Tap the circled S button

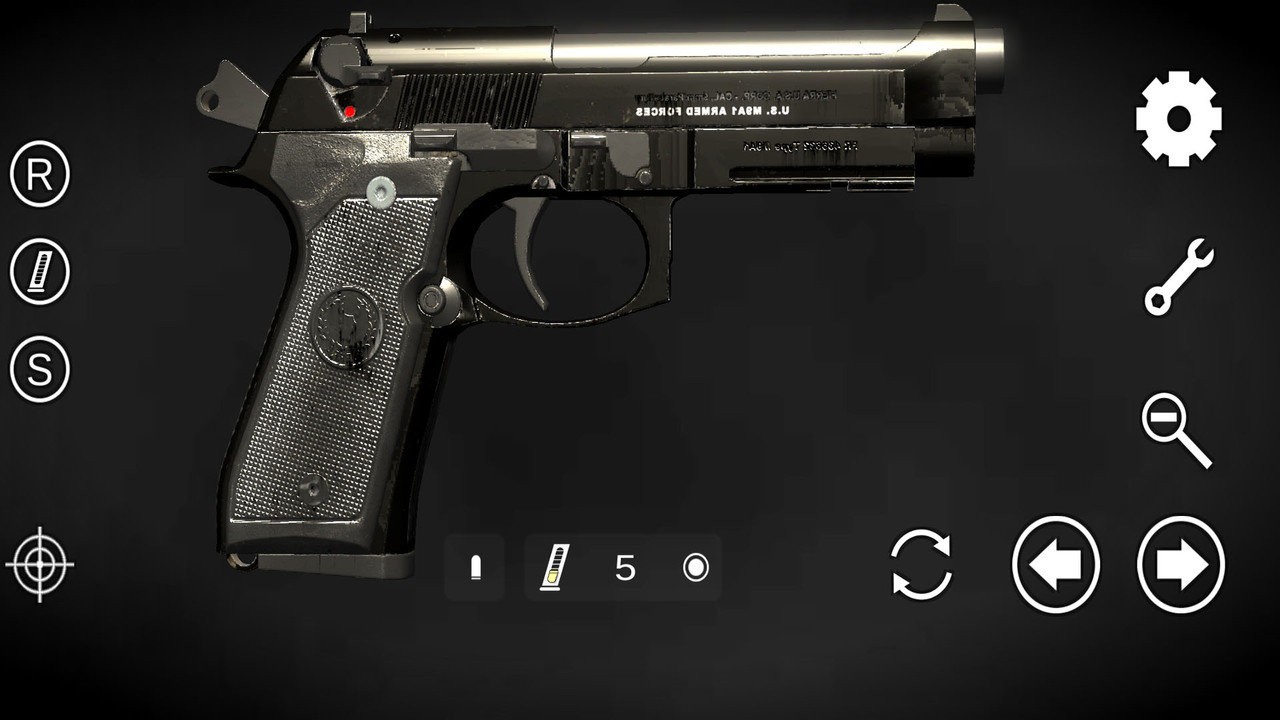(40, 369)
